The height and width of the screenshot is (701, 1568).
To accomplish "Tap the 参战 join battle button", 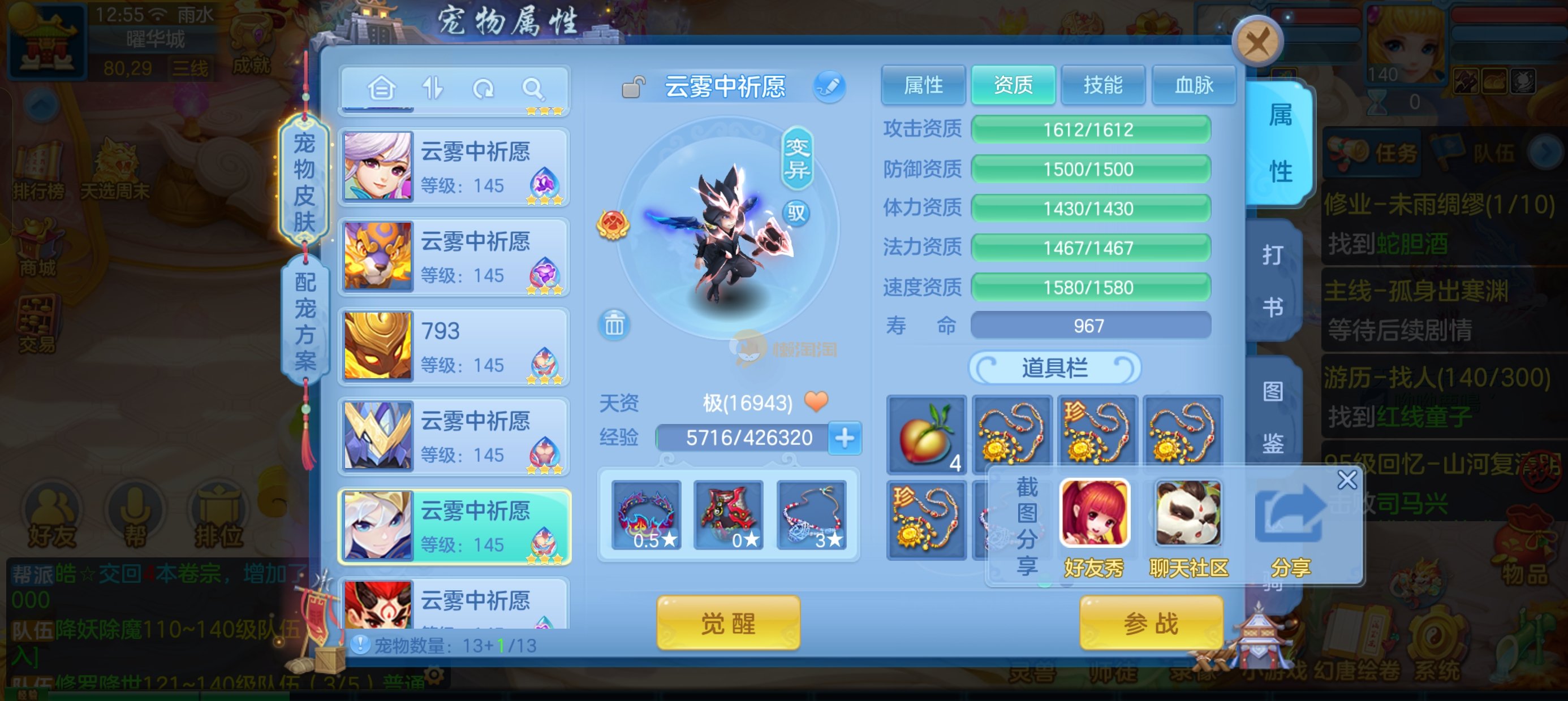I will (1151, 623).
